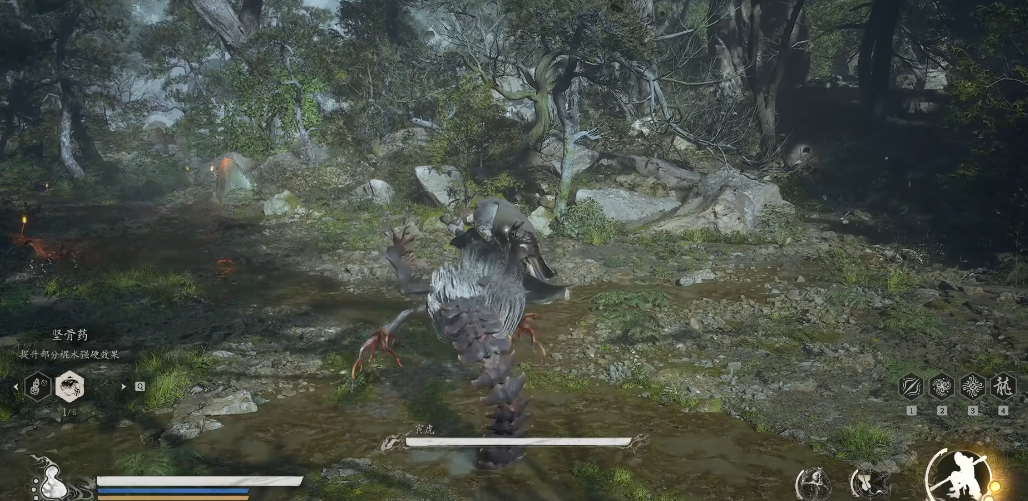Trigger the calligraphy-character spell in slot 4
This screenshot has width=1028, height=501.
coord(1003,387)
